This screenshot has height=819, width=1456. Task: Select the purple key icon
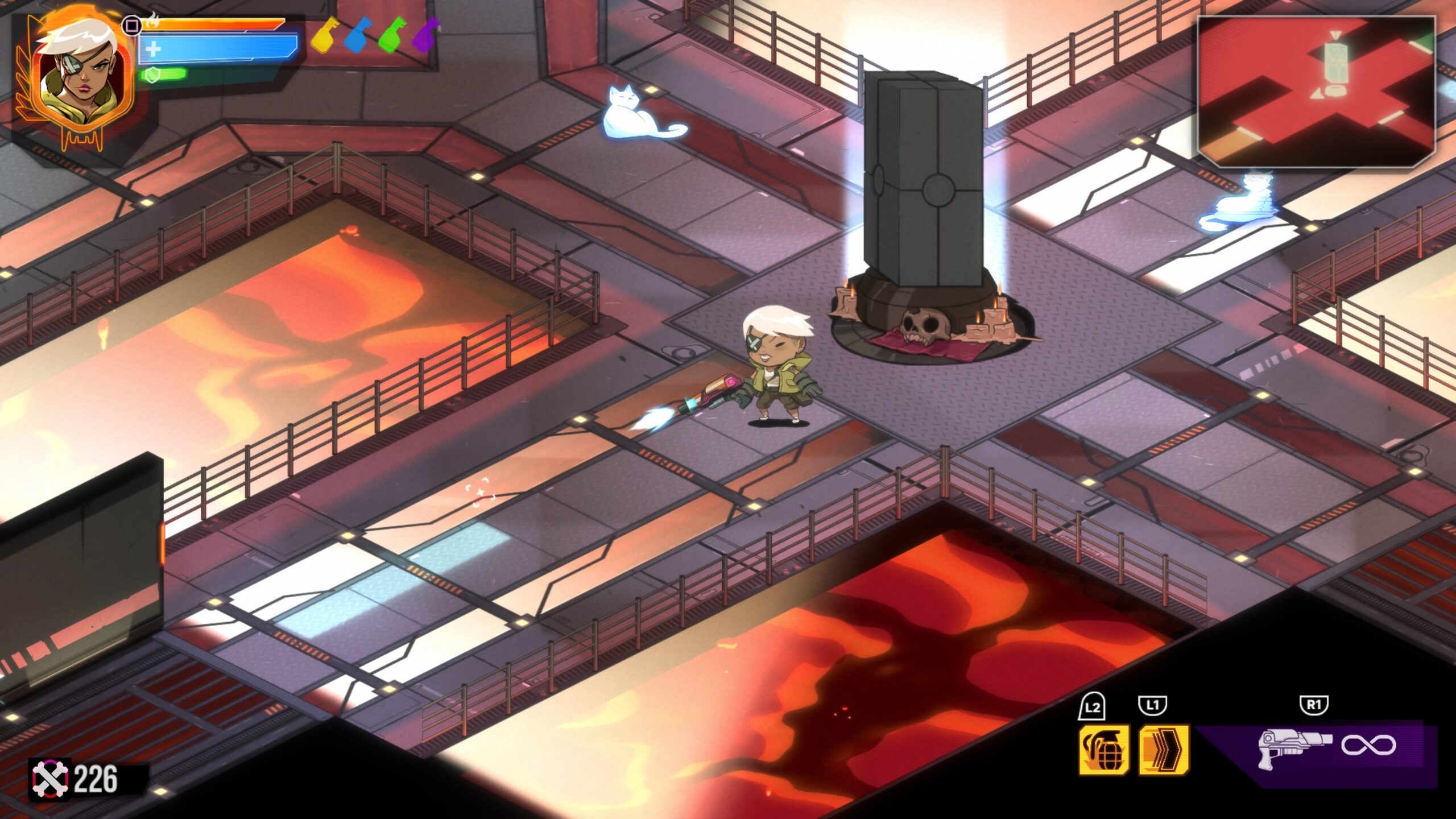coord(426,35)
